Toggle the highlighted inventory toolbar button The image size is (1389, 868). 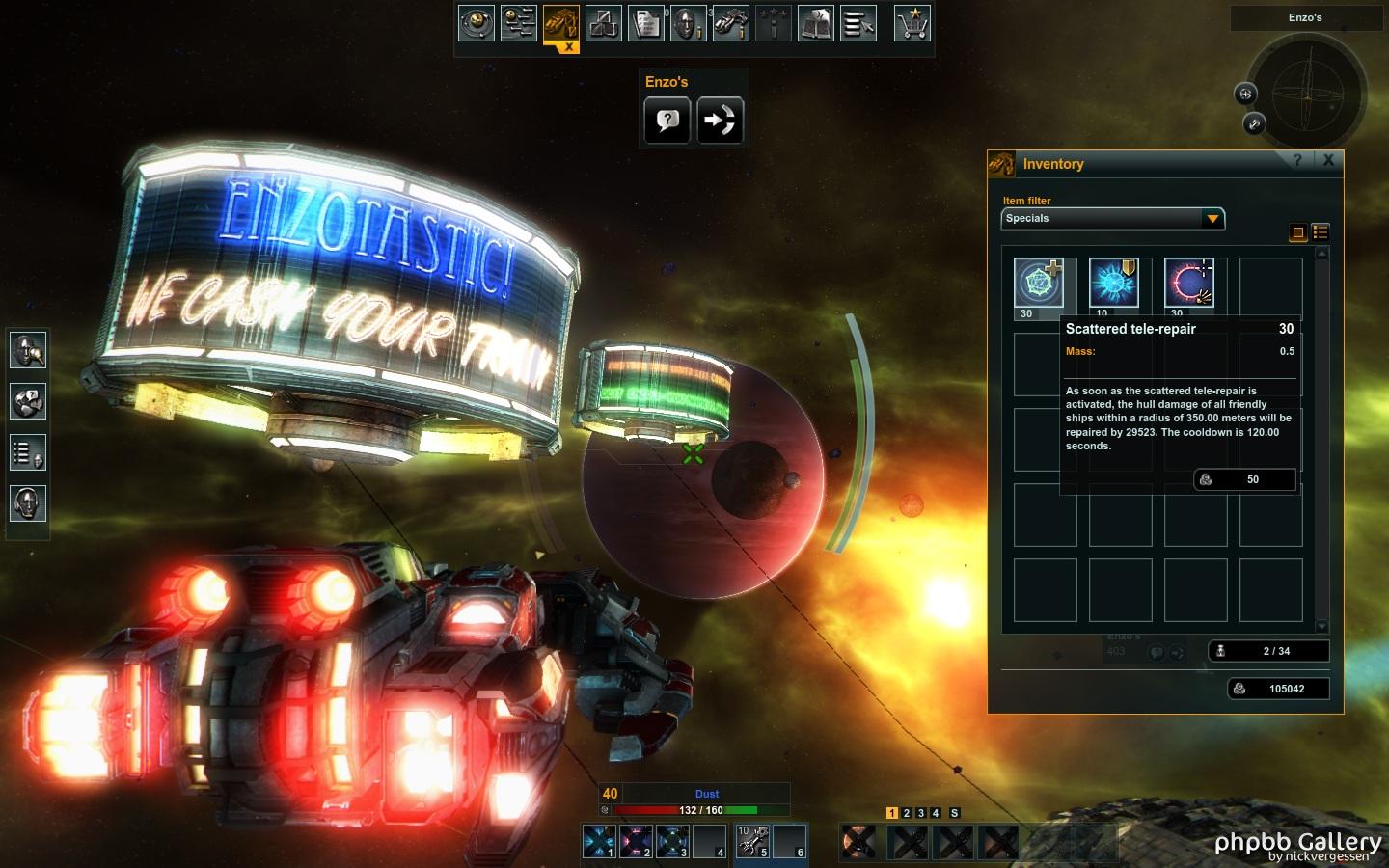coord(560,23)
